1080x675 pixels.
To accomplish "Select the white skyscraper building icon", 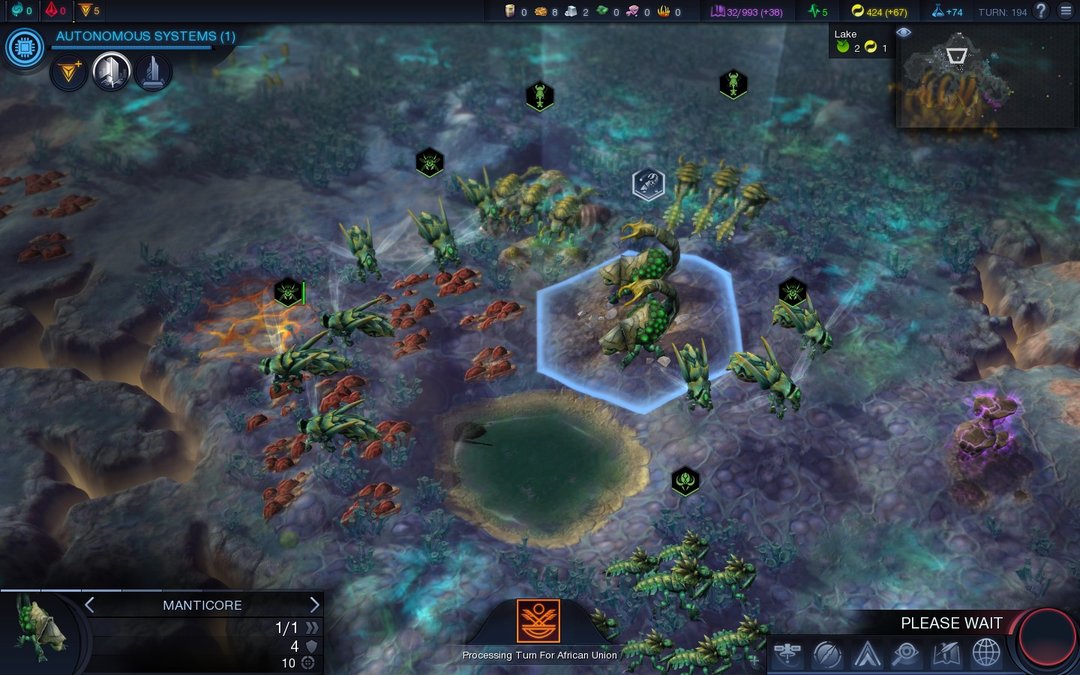I will point(111,72).
